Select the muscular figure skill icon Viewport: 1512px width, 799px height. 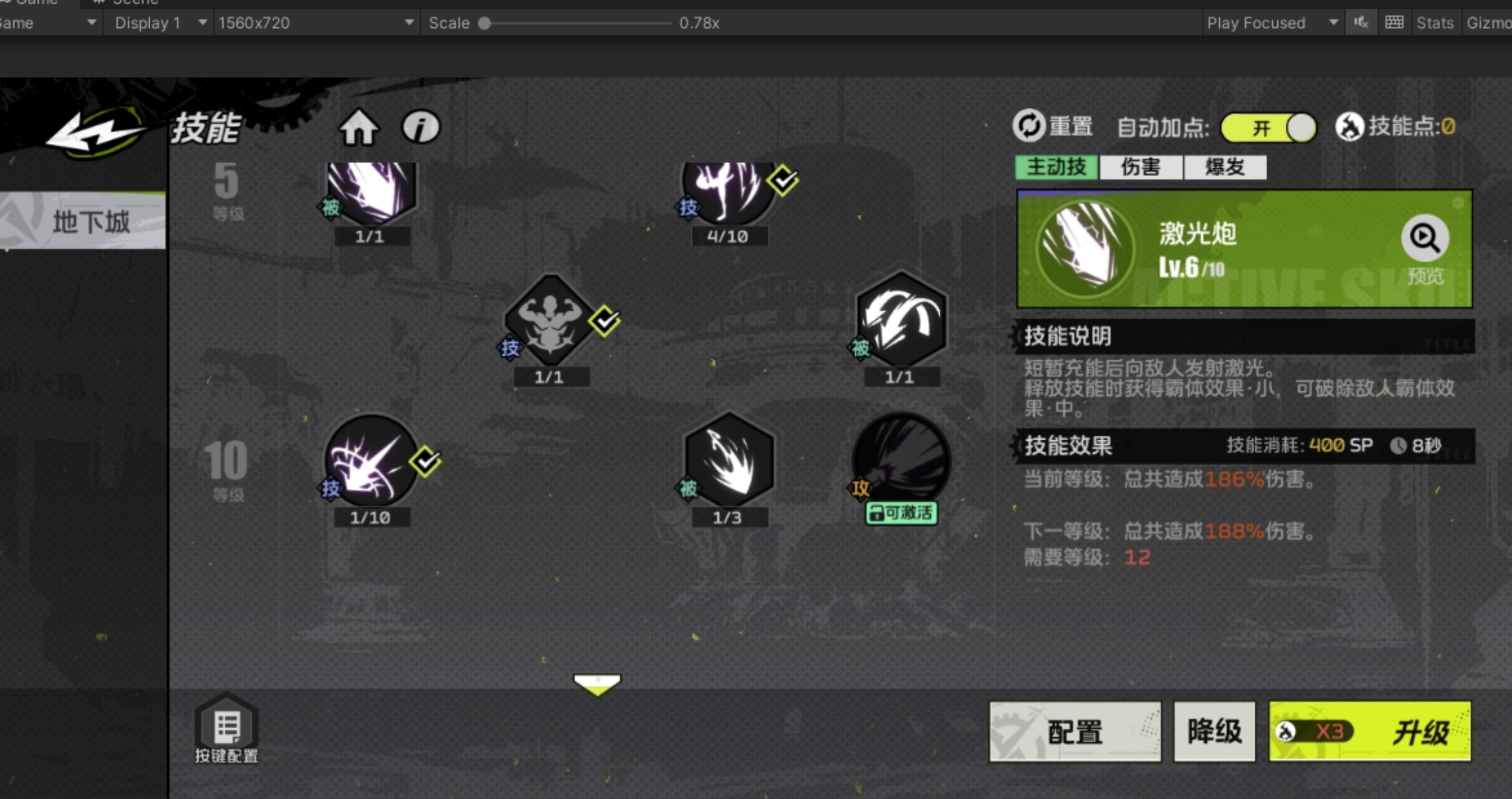coord(549,321)
